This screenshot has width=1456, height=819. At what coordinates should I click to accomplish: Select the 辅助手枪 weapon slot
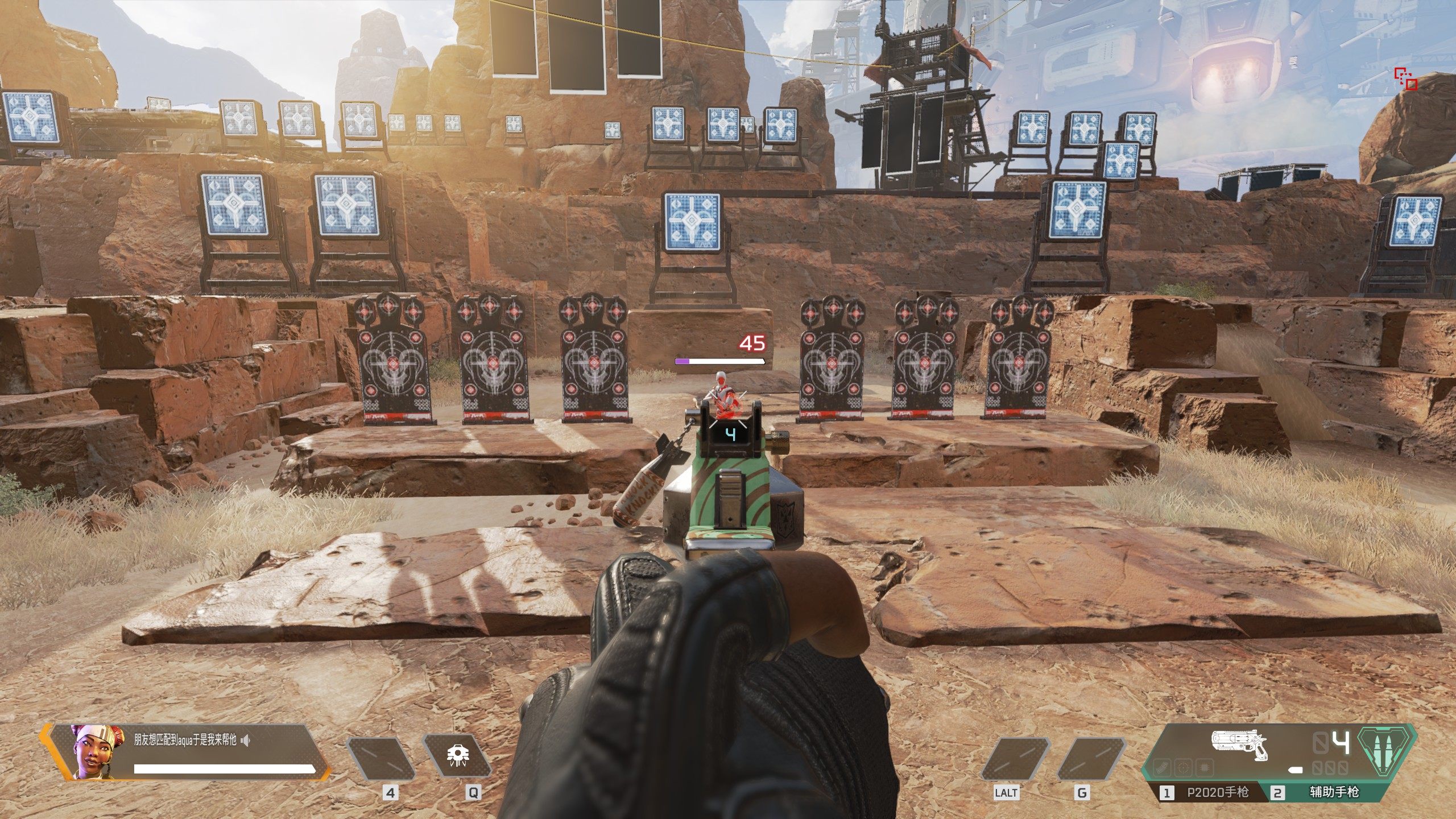(1334, 792)
